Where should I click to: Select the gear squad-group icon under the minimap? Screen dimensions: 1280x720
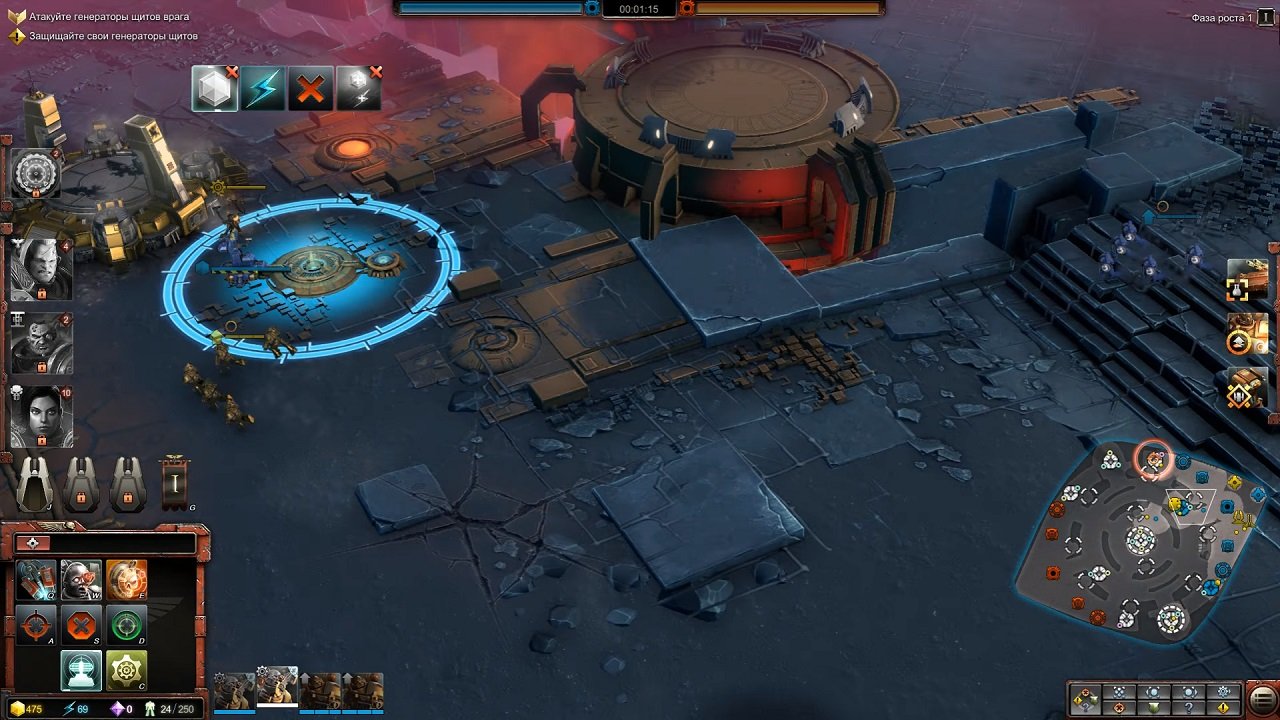click(1221, 691)
